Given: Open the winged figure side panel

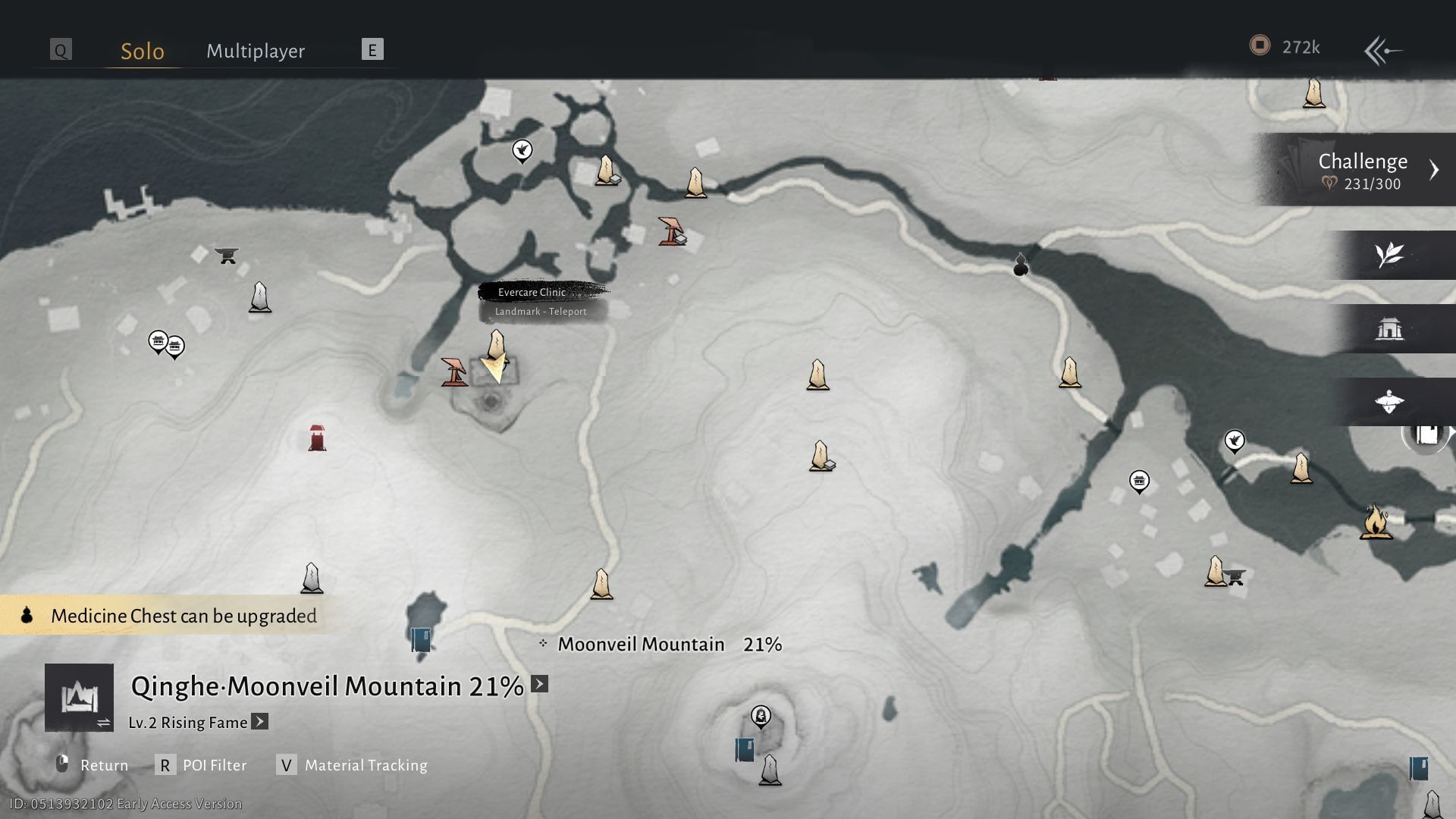Looking at the screenshot, I should [x=1389, y=401].
